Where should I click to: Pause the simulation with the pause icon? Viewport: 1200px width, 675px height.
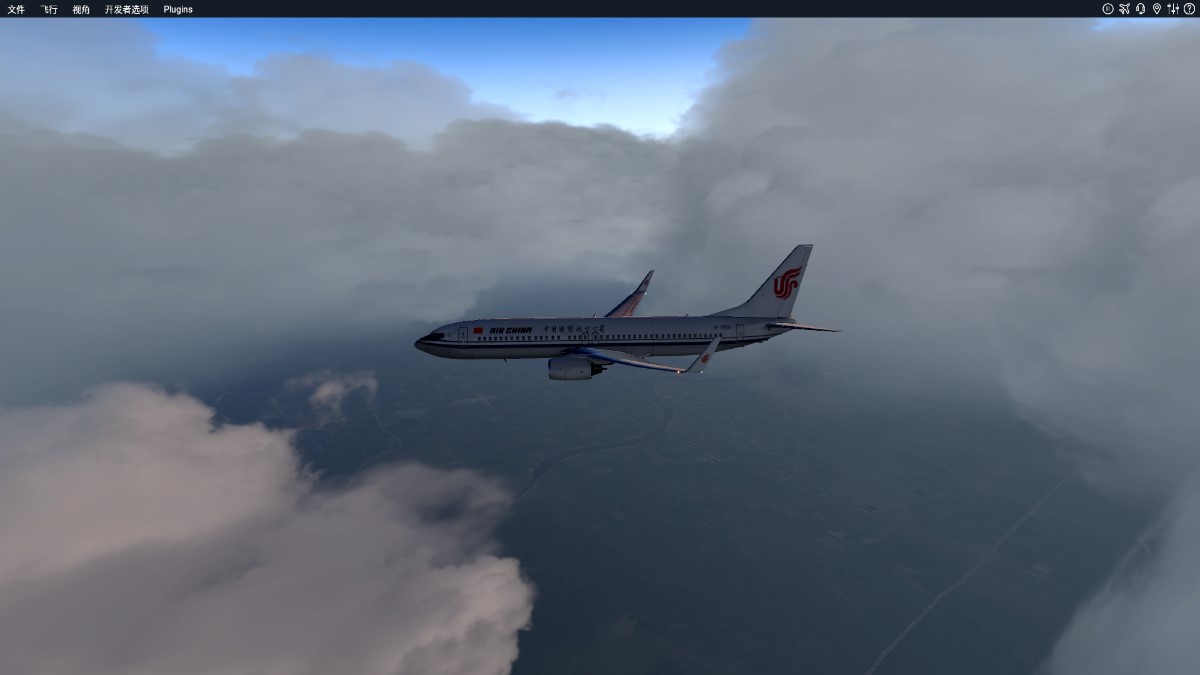pos(1108,9)
